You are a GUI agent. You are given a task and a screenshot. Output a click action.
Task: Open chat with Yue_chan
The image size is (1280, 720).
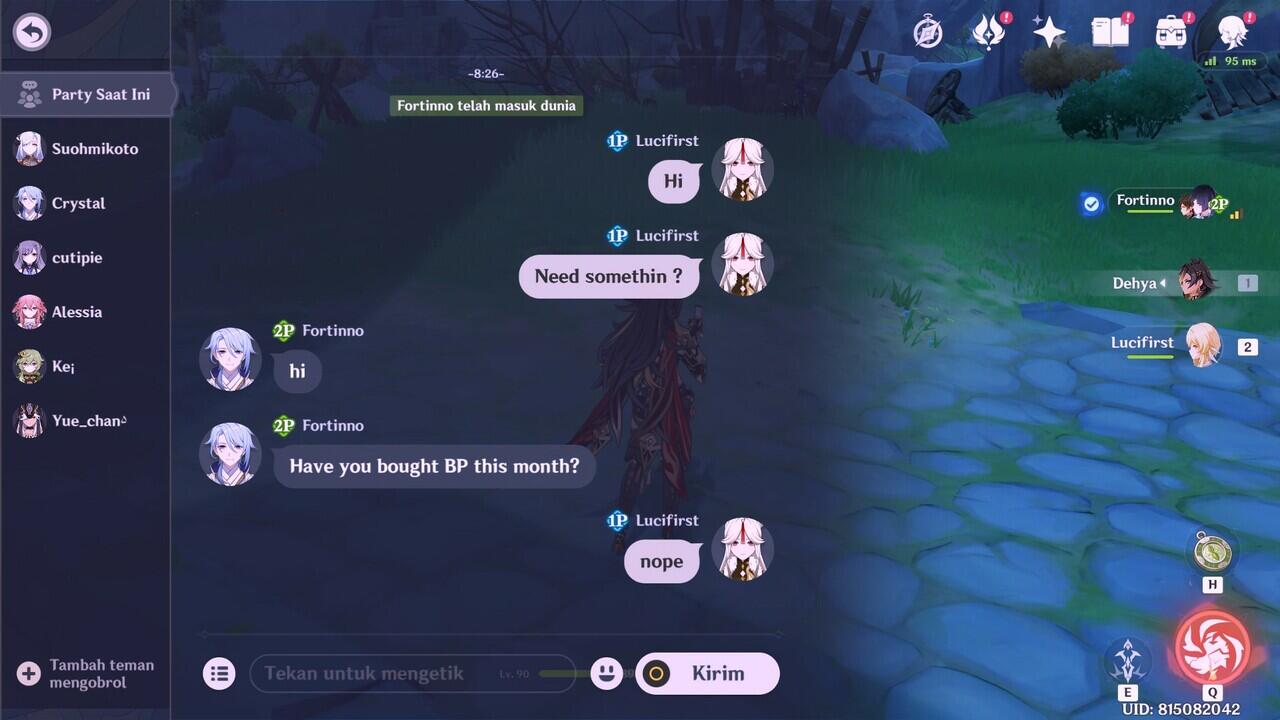[x=86, y=421]
